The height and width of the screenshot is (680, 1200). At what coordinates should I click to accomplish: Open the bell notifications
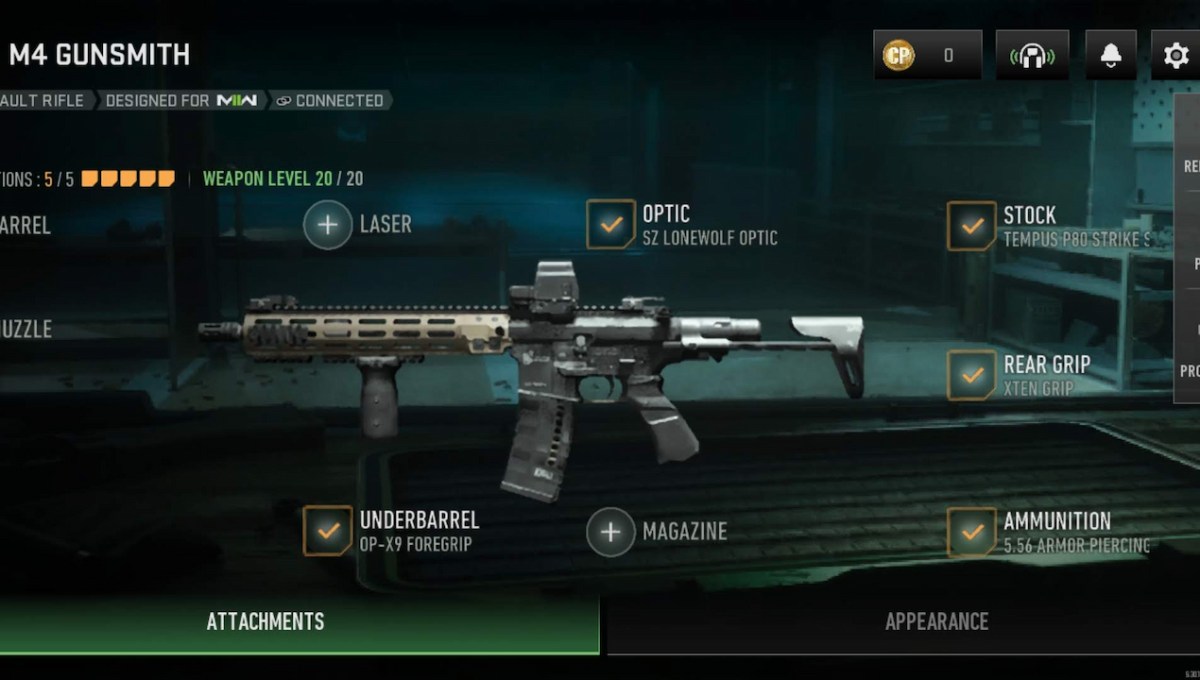click(x=1110, y=56)
